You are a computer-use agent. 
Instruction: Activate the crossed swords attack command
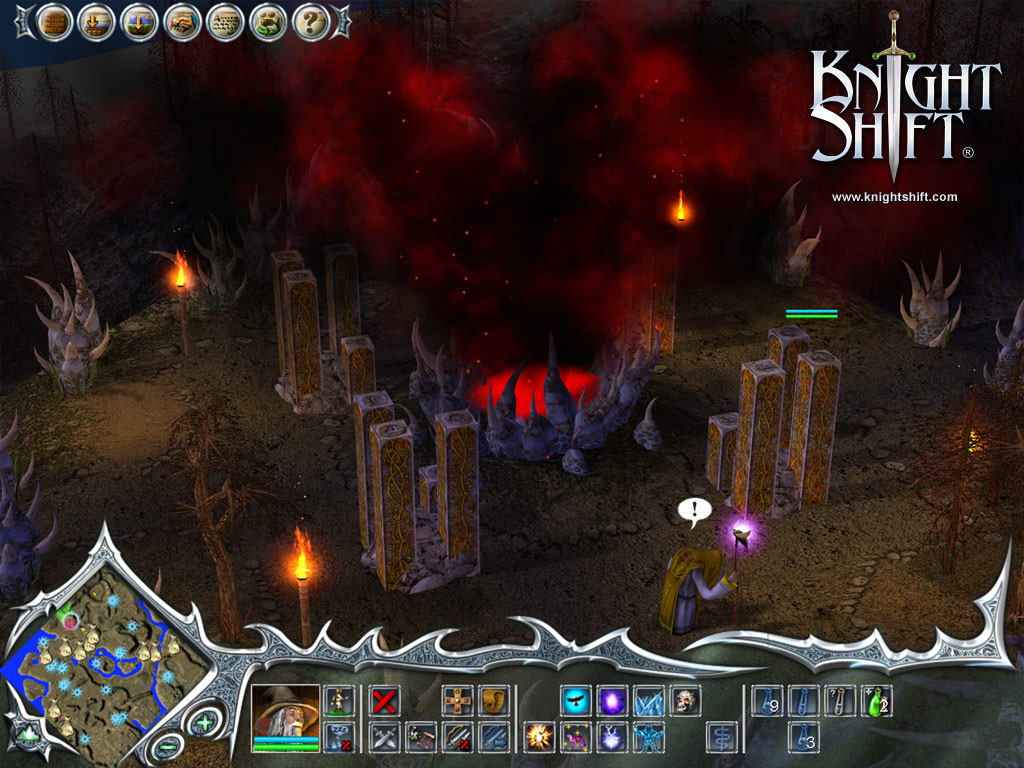(384, 737)
